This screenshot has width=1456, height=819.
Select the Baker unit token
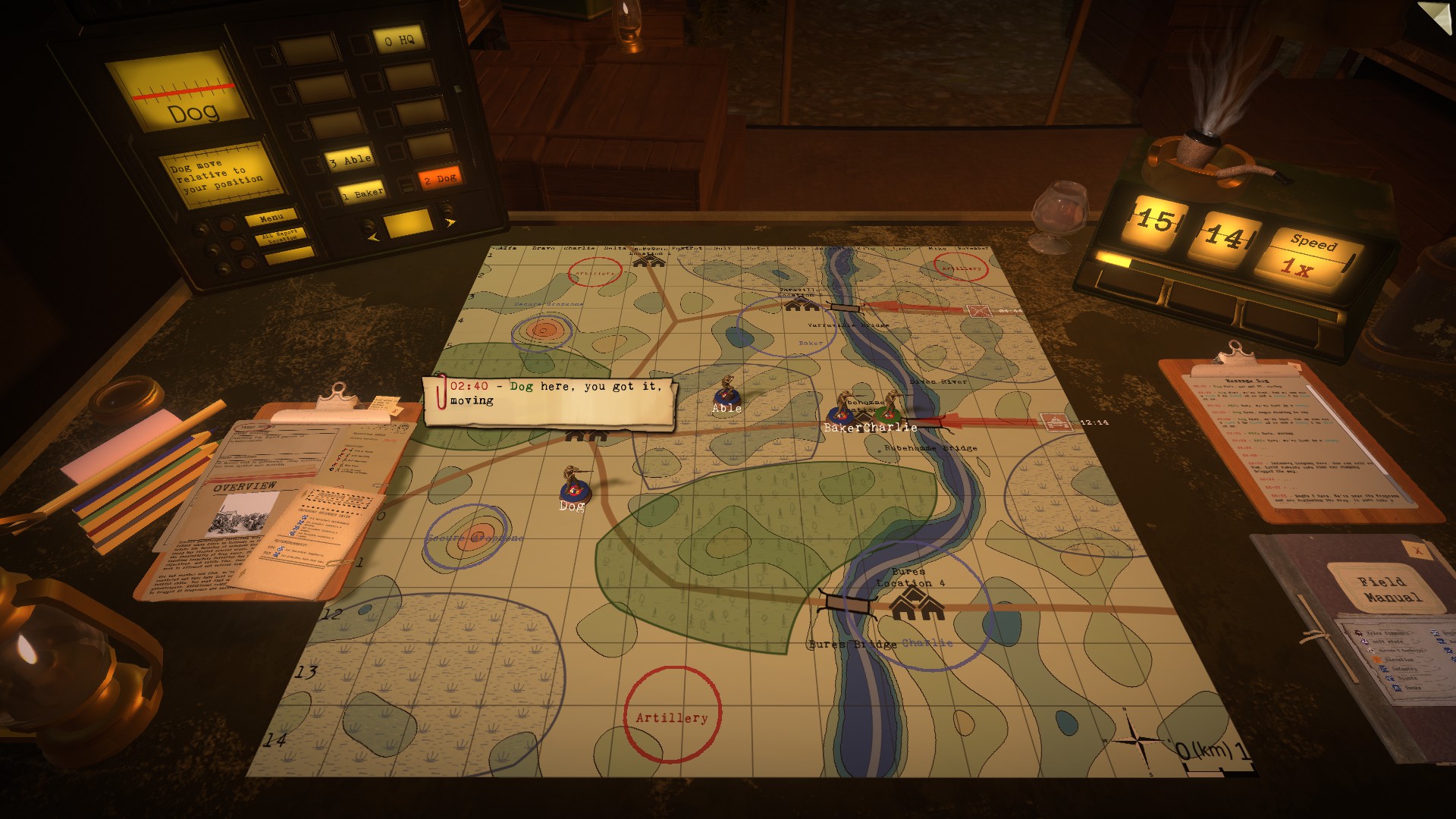pos(842,409)
